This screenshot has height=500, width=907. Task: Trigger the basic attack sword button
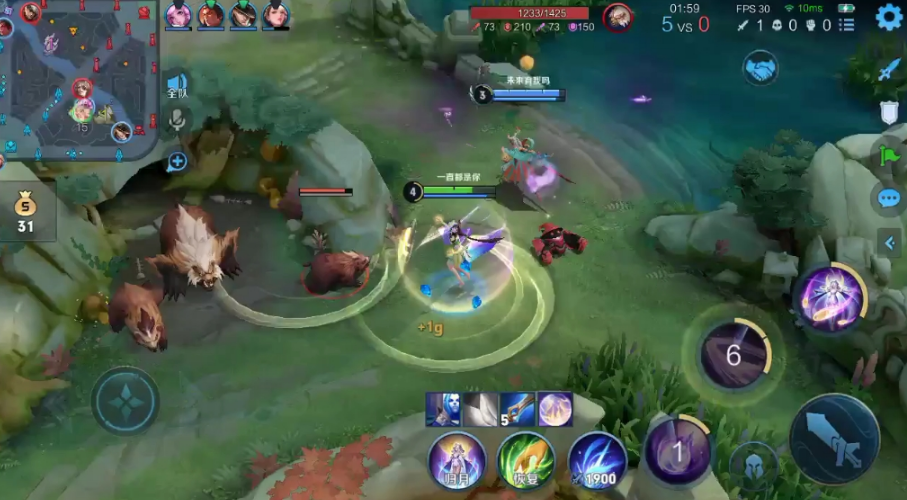[x=834, y=438]
